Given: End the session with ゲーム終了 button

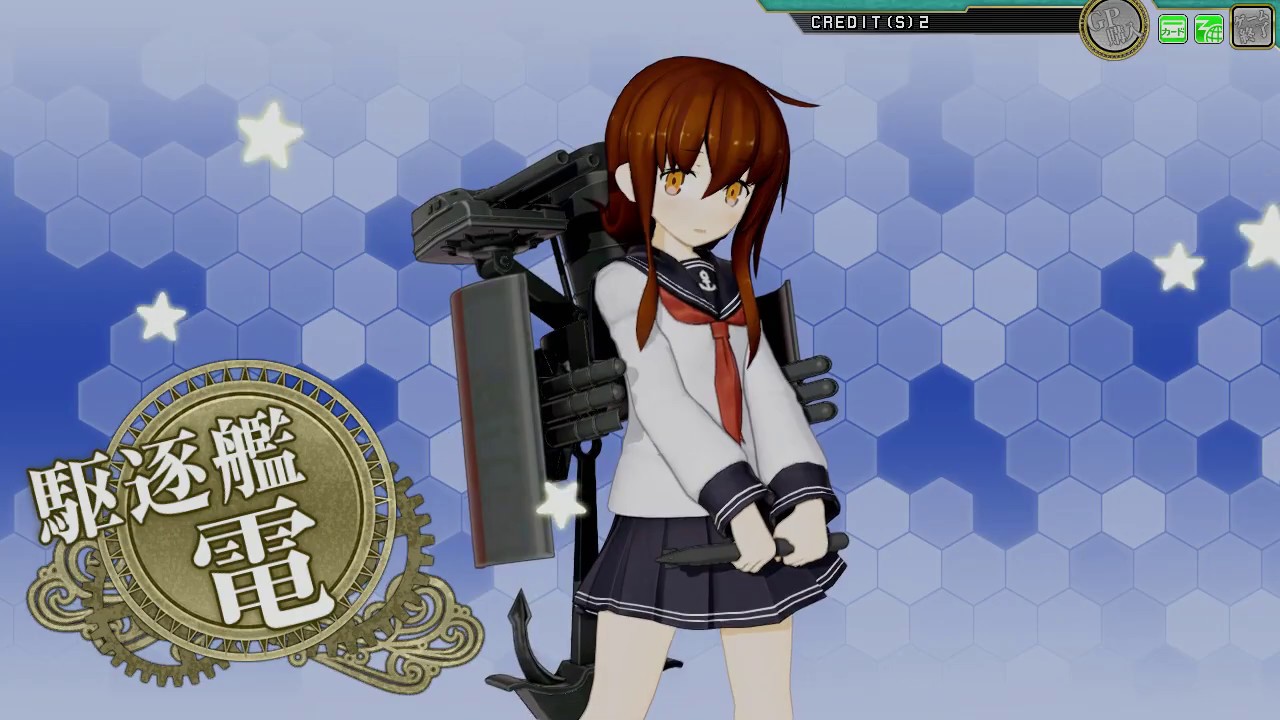Looking at the screenshot, I should click(x=1251, y=28).
